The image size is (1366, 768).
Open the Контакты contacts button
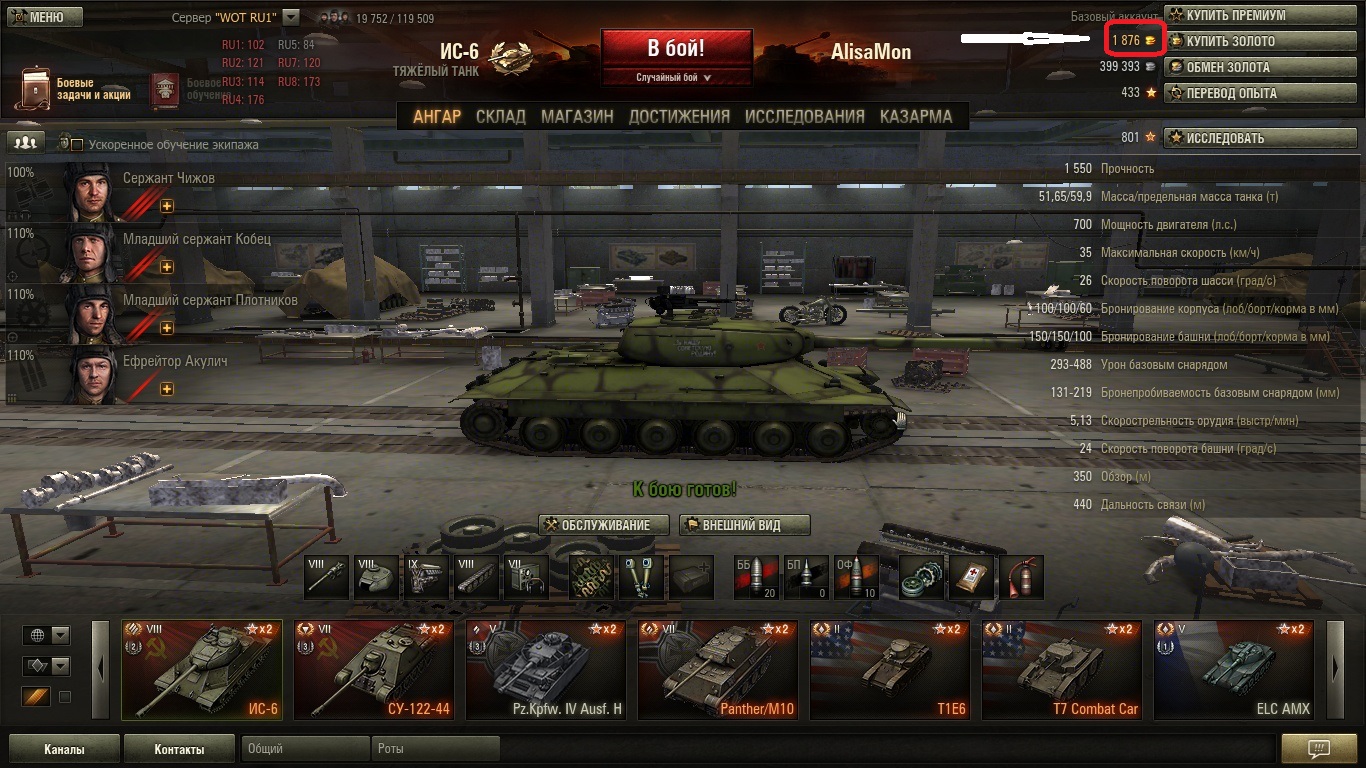[x=179, y=749]
